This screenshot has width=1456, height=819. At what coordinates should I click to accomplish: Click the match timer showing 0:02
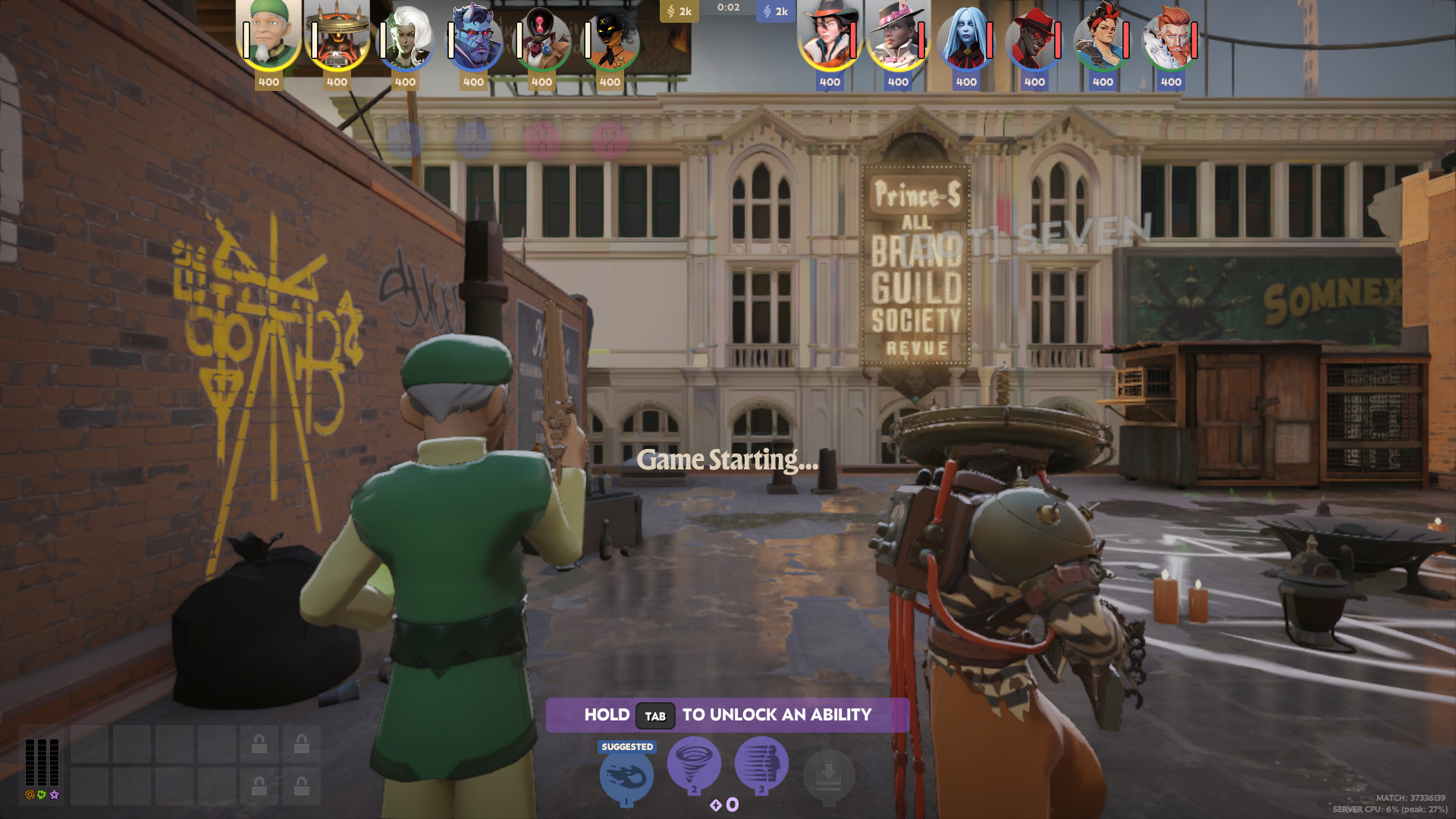729,9
